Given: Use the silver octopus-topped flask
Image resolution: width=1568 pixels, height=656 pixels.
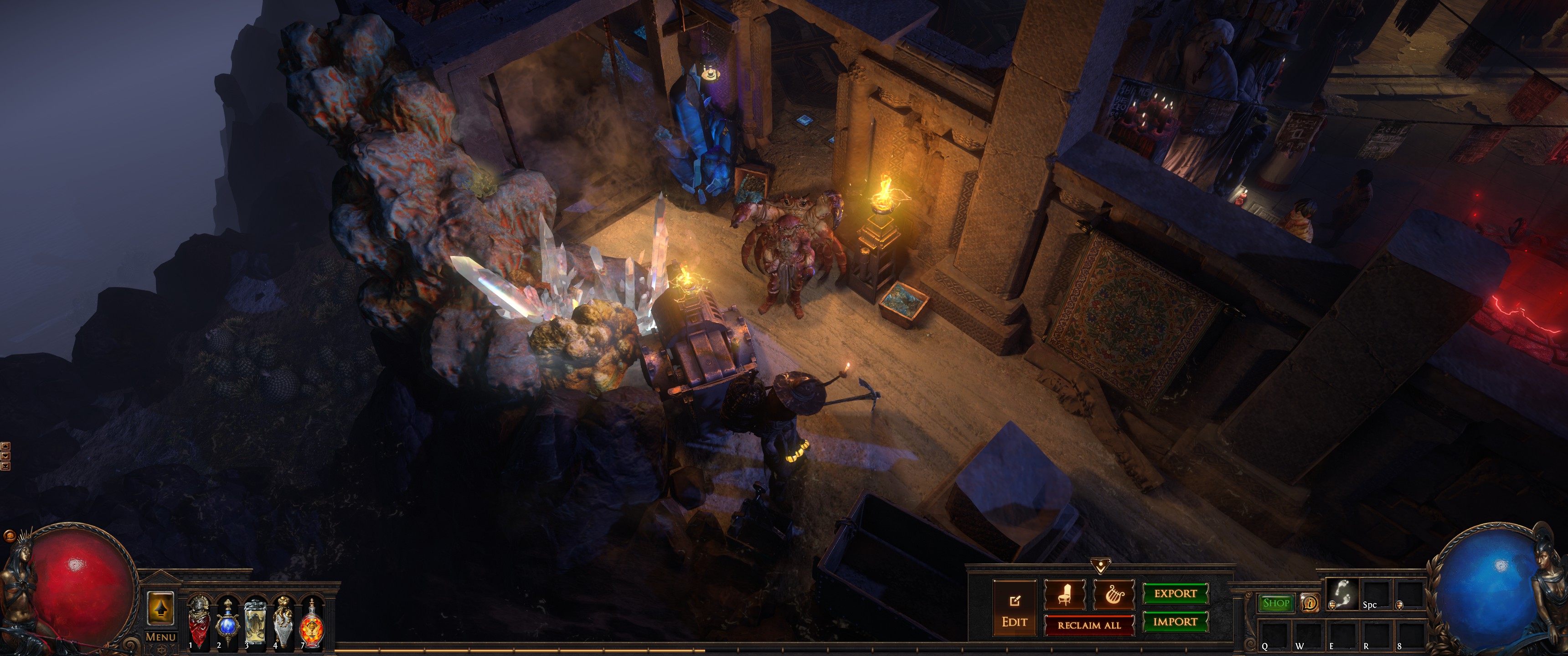Looking at the screenshot, I should click(283, 622).
